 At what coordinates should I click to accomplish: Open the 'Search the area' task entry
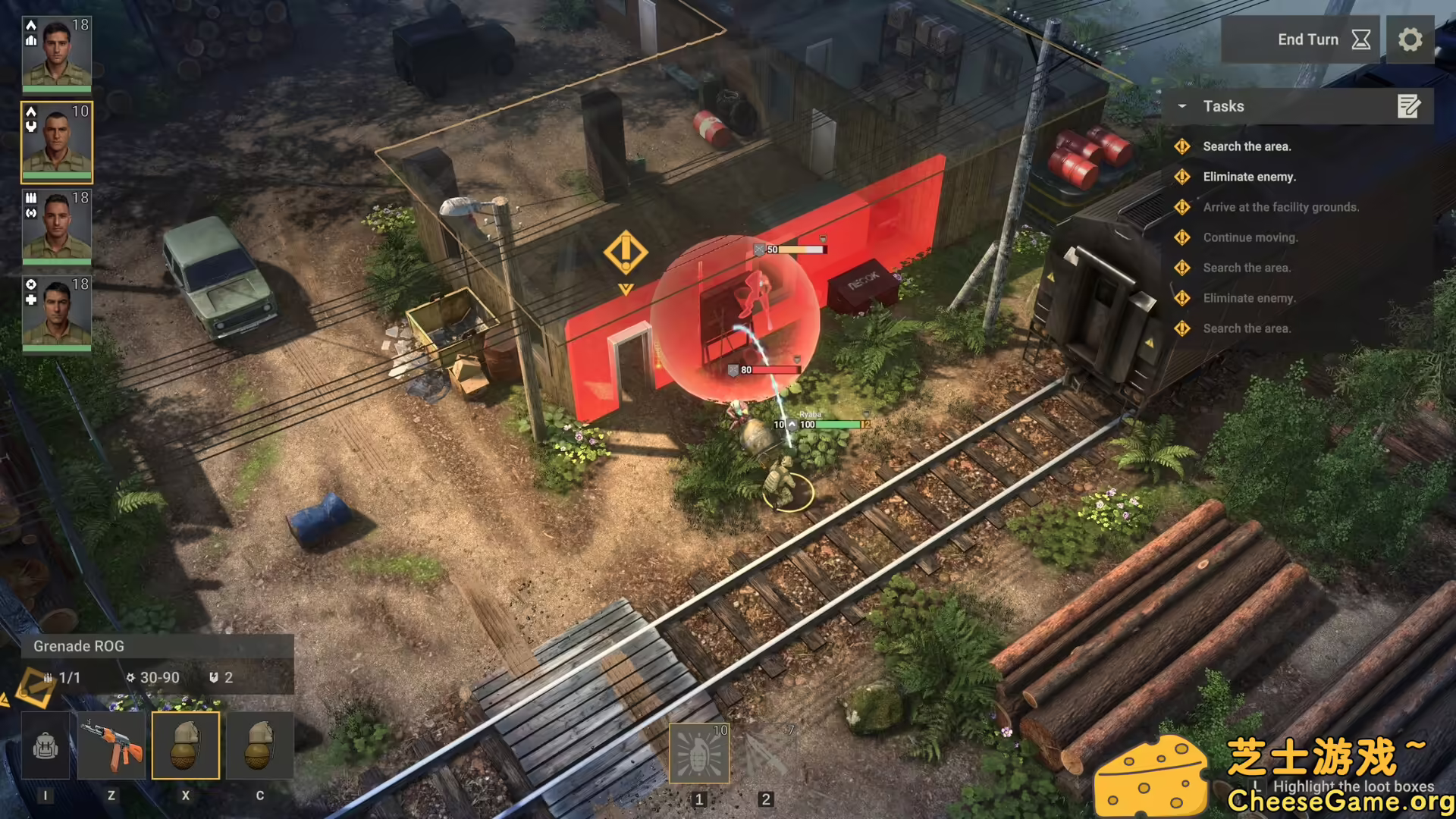1246,146
